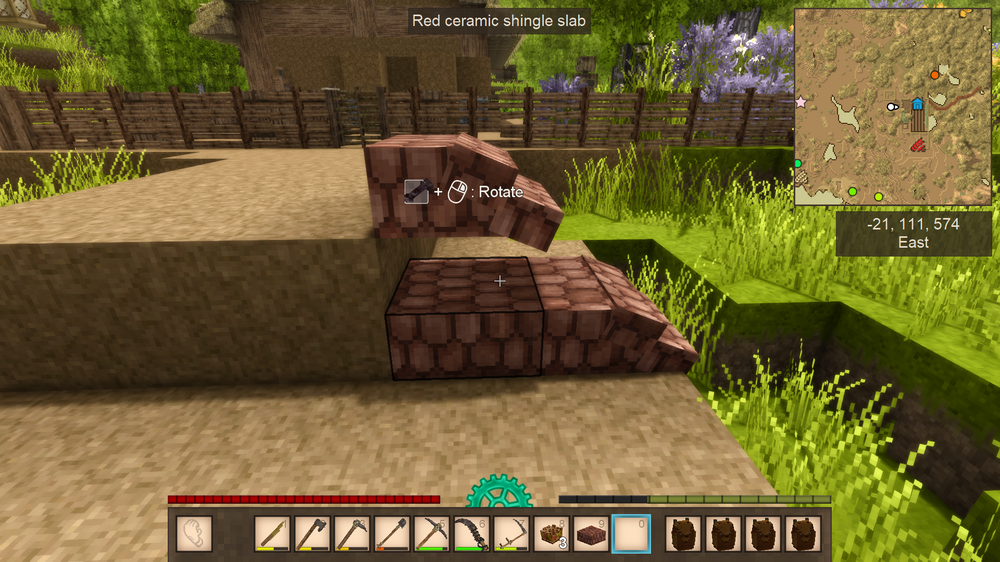
Task: Click the offhand slot with hand outline
Action: pyautogui.click(x=194, y=533)
